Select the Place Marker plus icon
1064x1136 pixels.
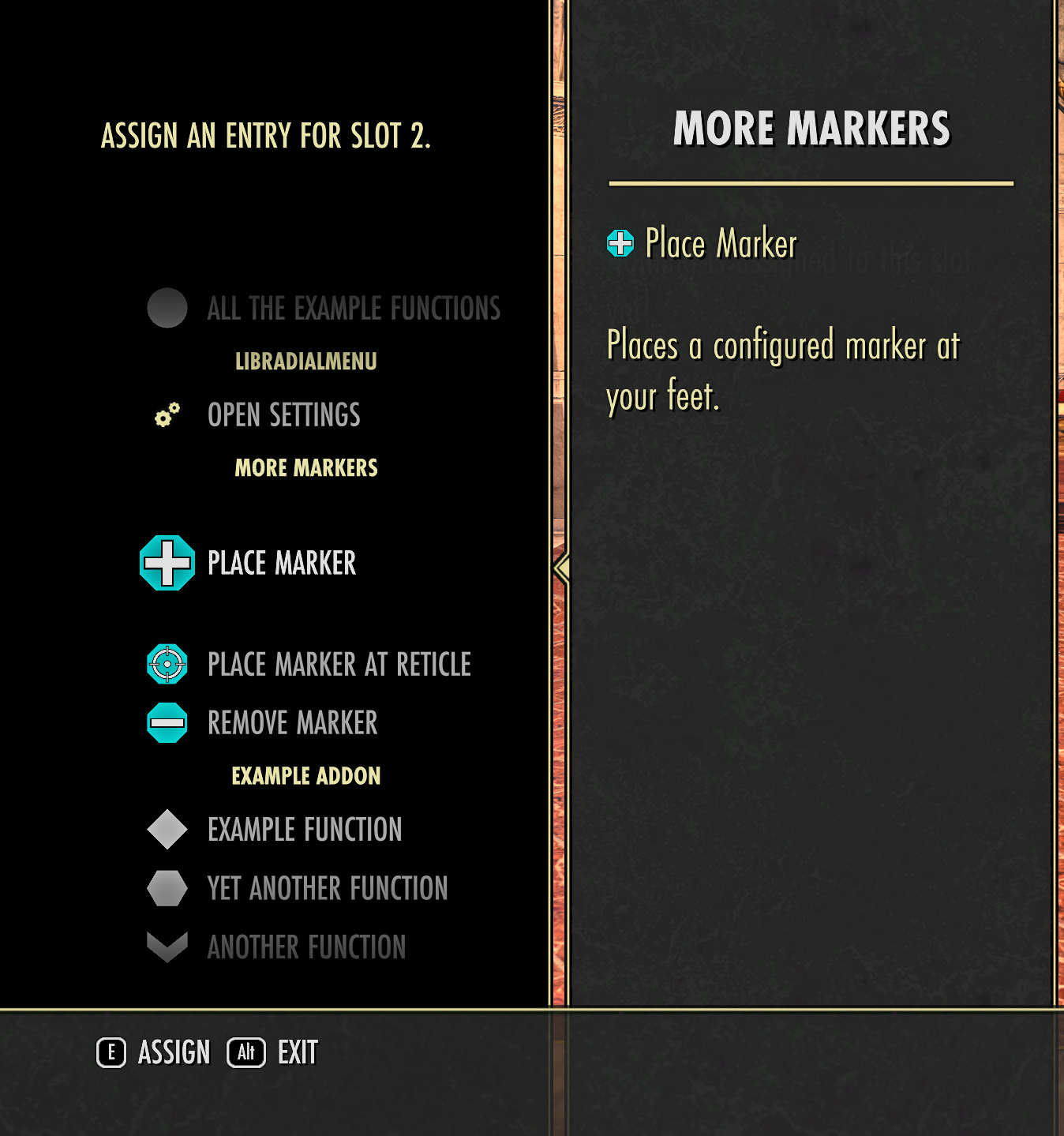tap(167, 563)
